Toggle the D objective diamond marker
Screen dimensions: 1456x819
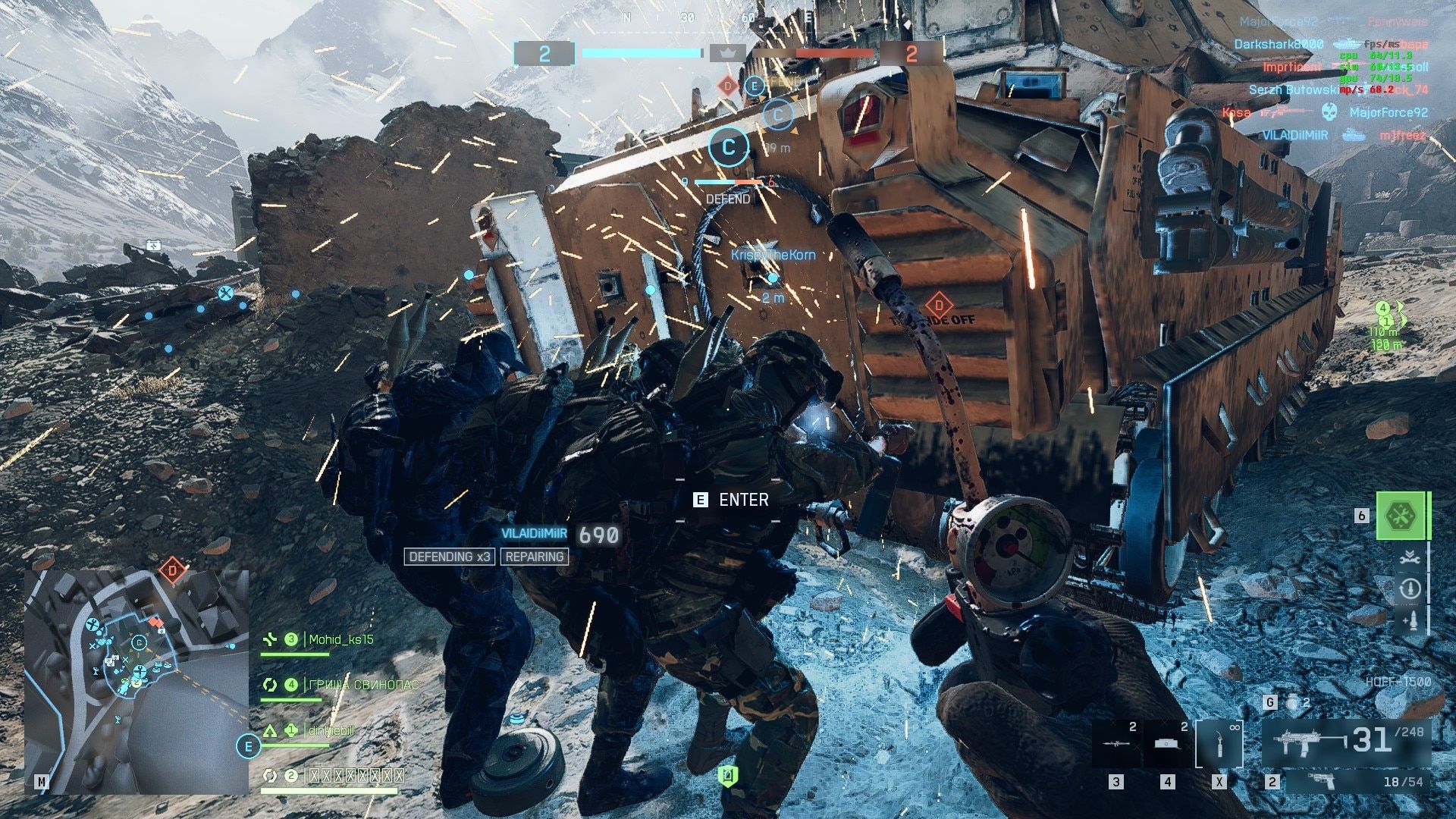(727, 86)
